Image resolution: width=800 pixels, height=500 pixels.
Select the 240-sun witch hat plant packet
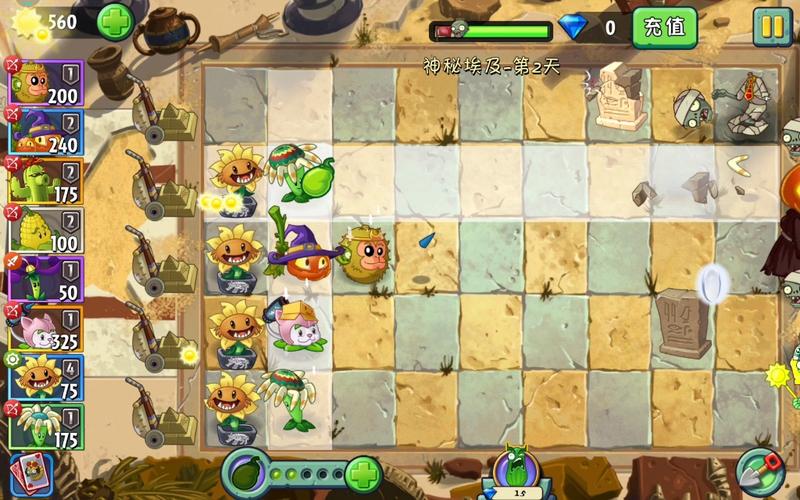coord(45,132)
